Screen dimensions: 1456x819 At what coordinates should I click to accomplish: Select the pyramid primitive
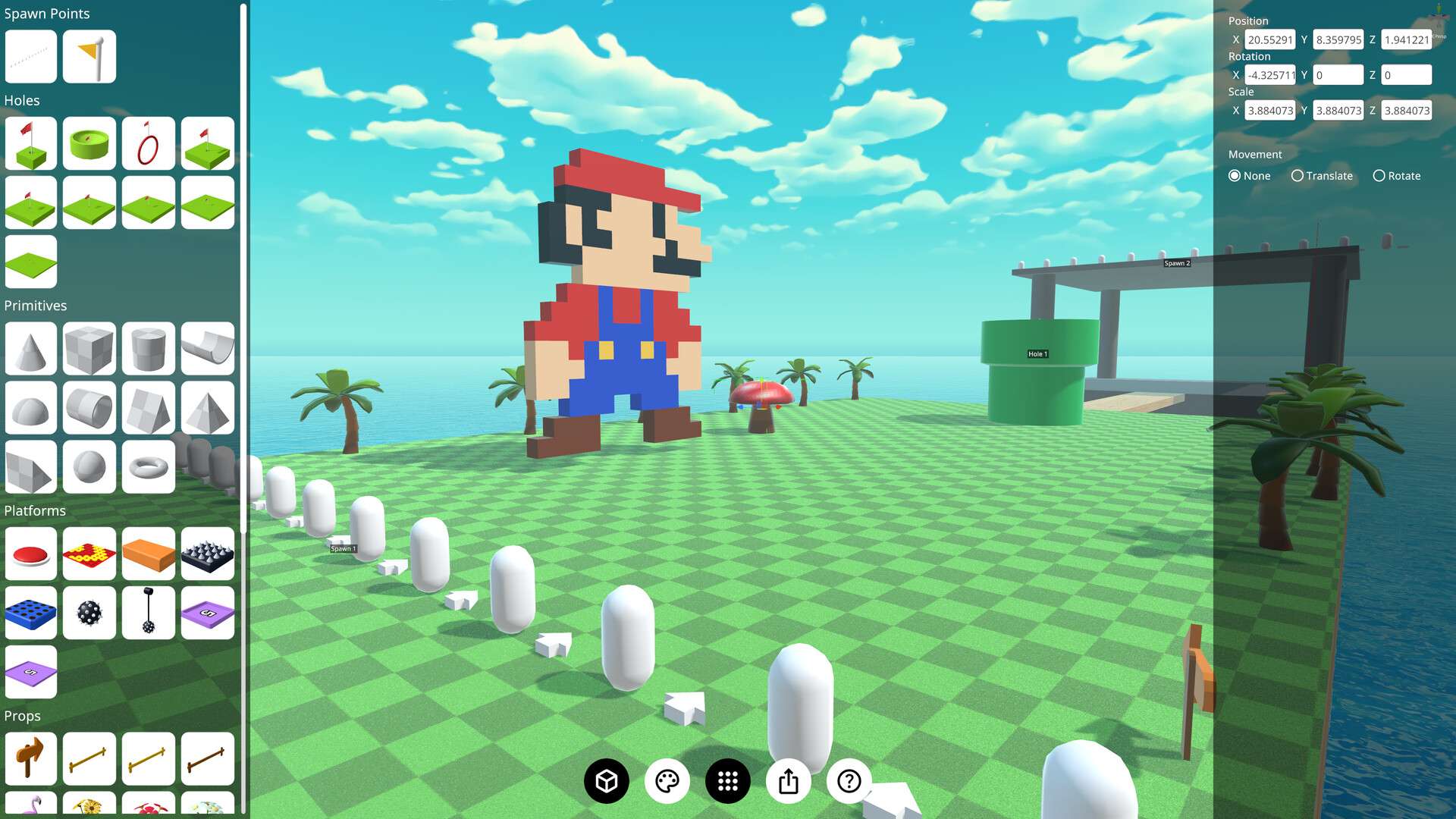pyautogui.click(x=208, y=408)
